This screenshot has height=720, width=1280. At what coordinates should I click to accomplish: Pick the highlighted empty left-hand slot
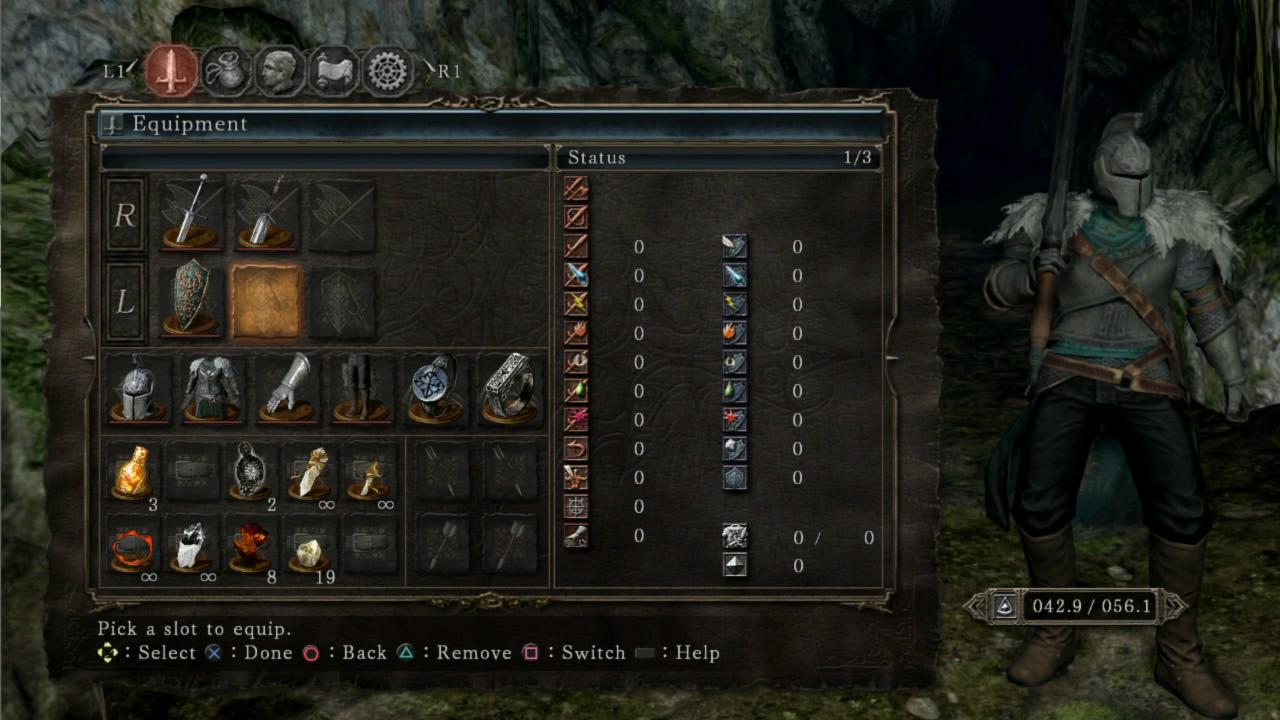pos(265,301)
